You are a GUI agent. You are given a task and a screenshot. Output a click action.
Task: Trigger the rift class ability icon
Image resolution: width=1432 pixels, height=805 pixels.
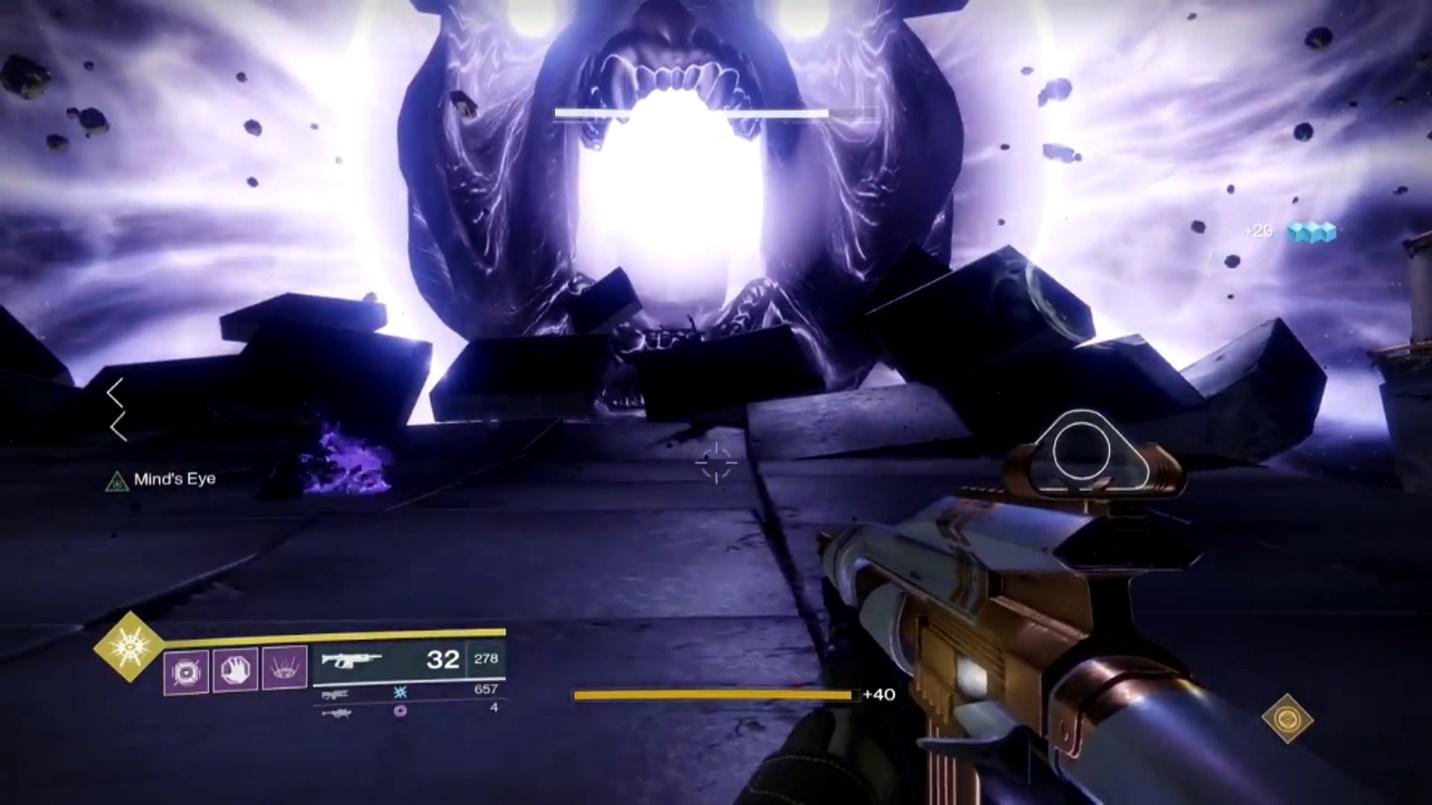284,668
